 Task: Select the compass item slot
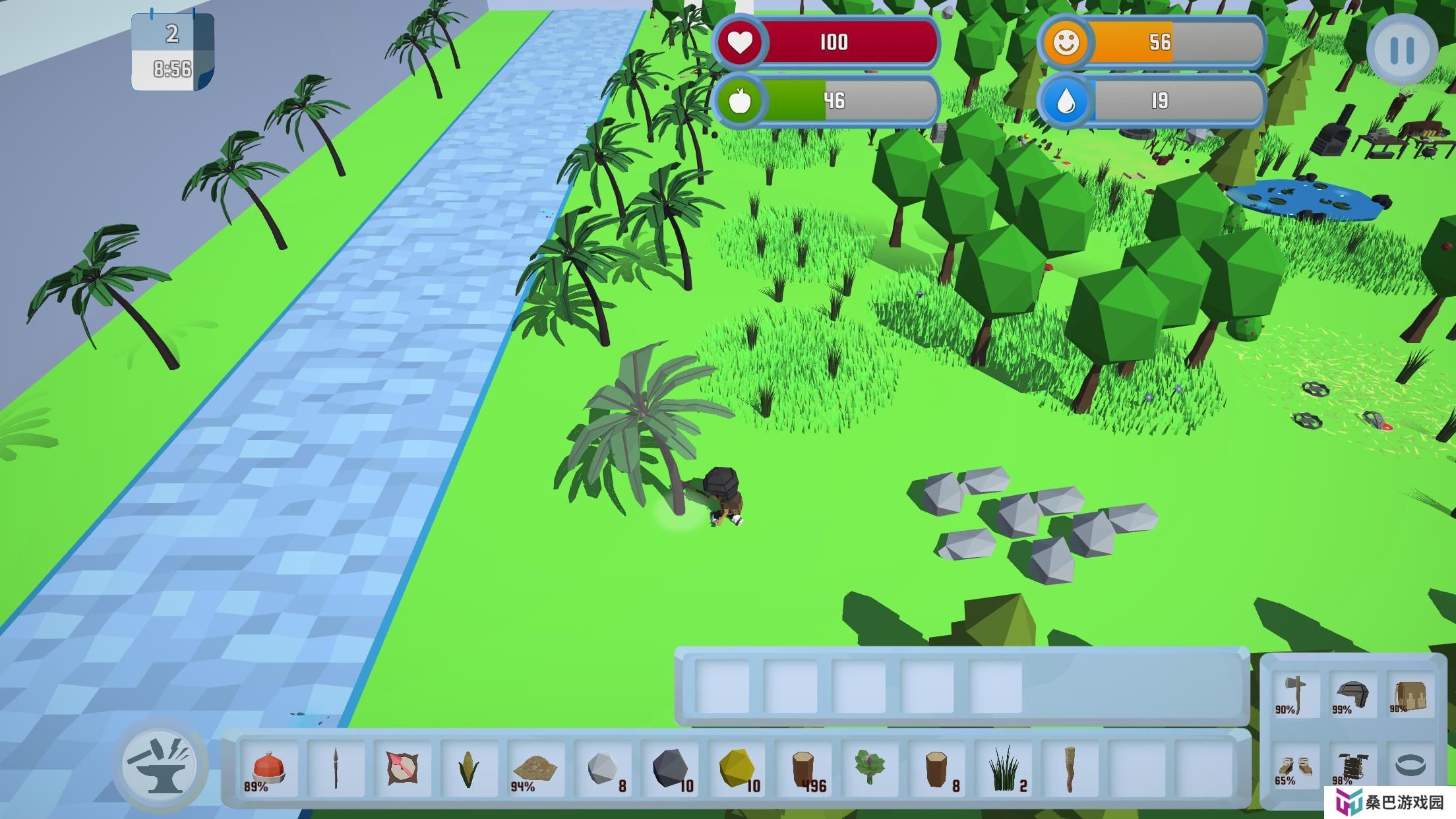(402, 768)
